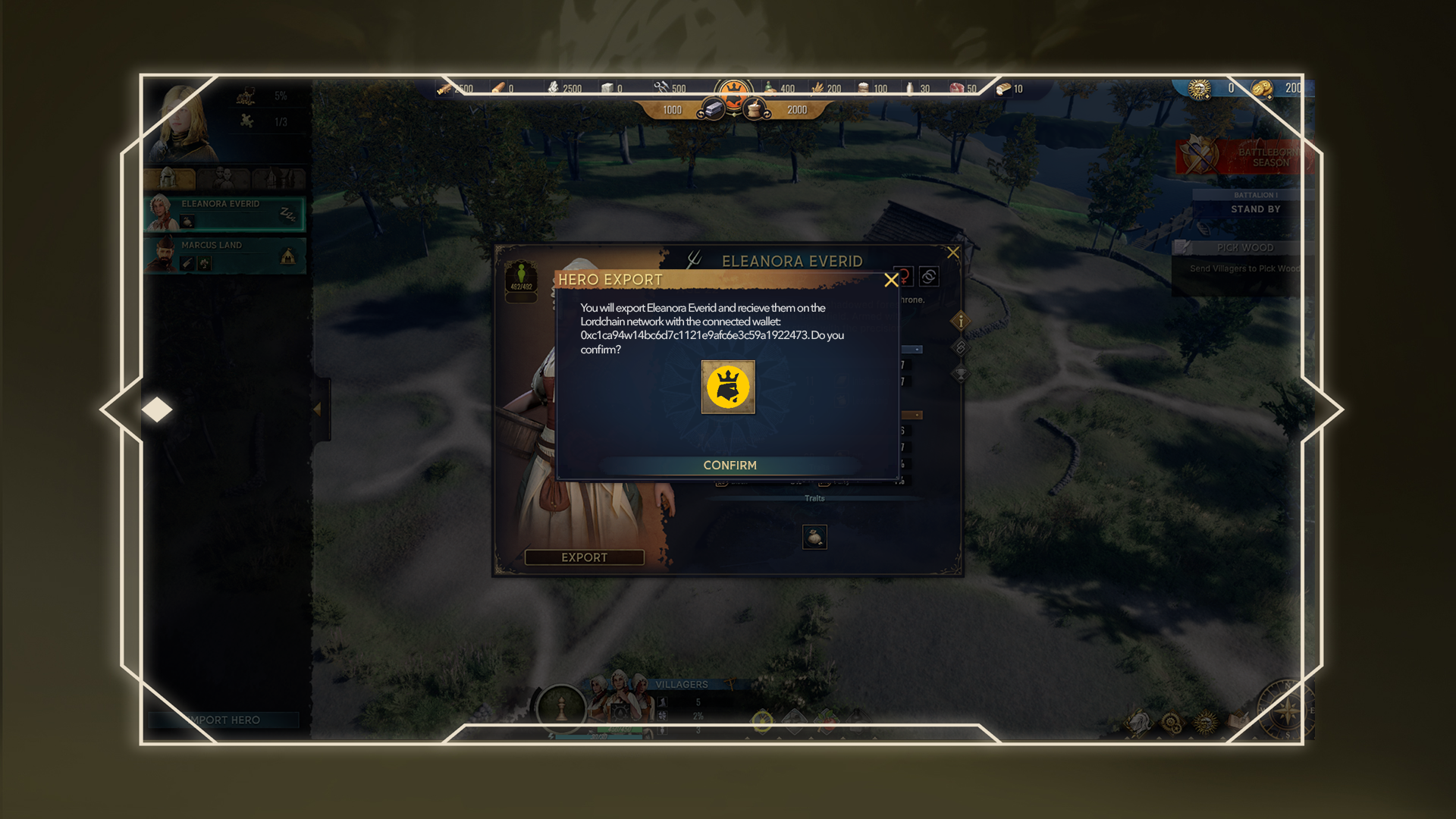This screenshot has width=1456, height=819.
Task: Click the yellow crowned lion Lordchain icon
Action: 728,387
